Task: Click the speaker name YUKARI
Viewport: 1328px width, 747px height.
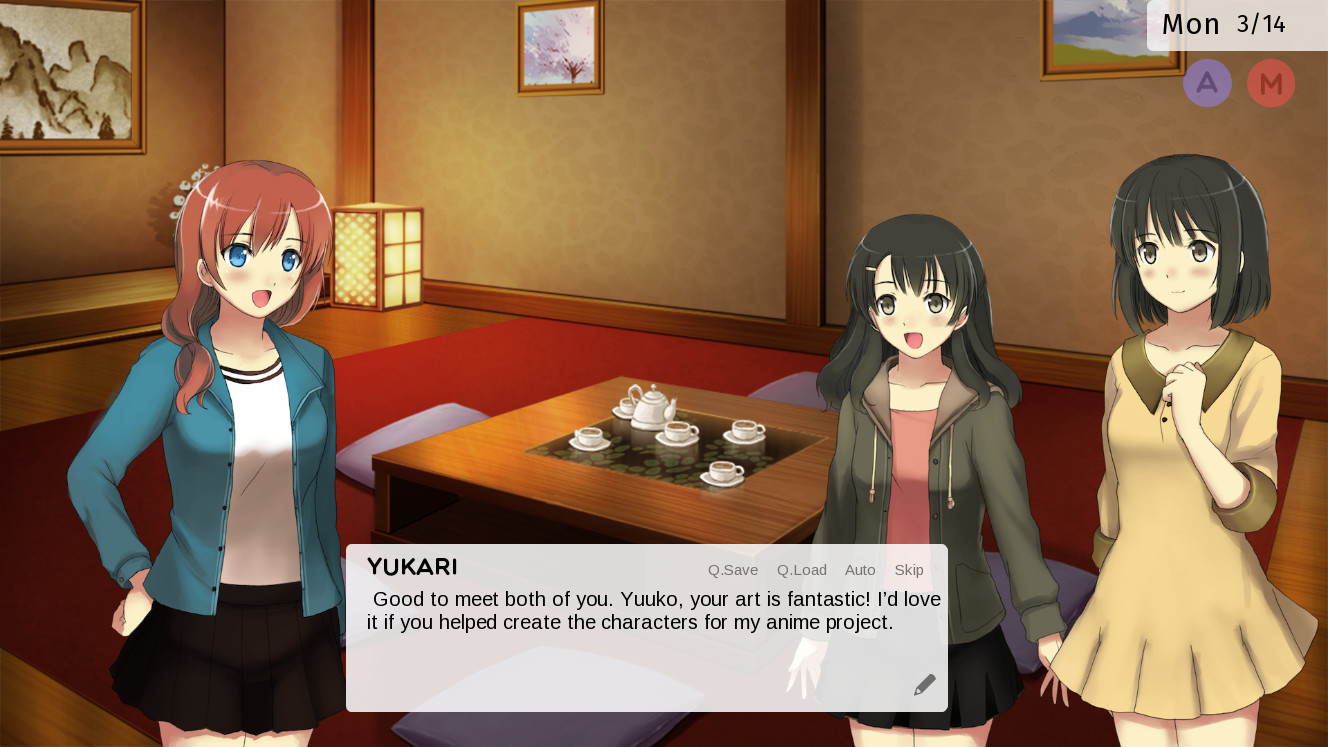Action: pos(411,567)
